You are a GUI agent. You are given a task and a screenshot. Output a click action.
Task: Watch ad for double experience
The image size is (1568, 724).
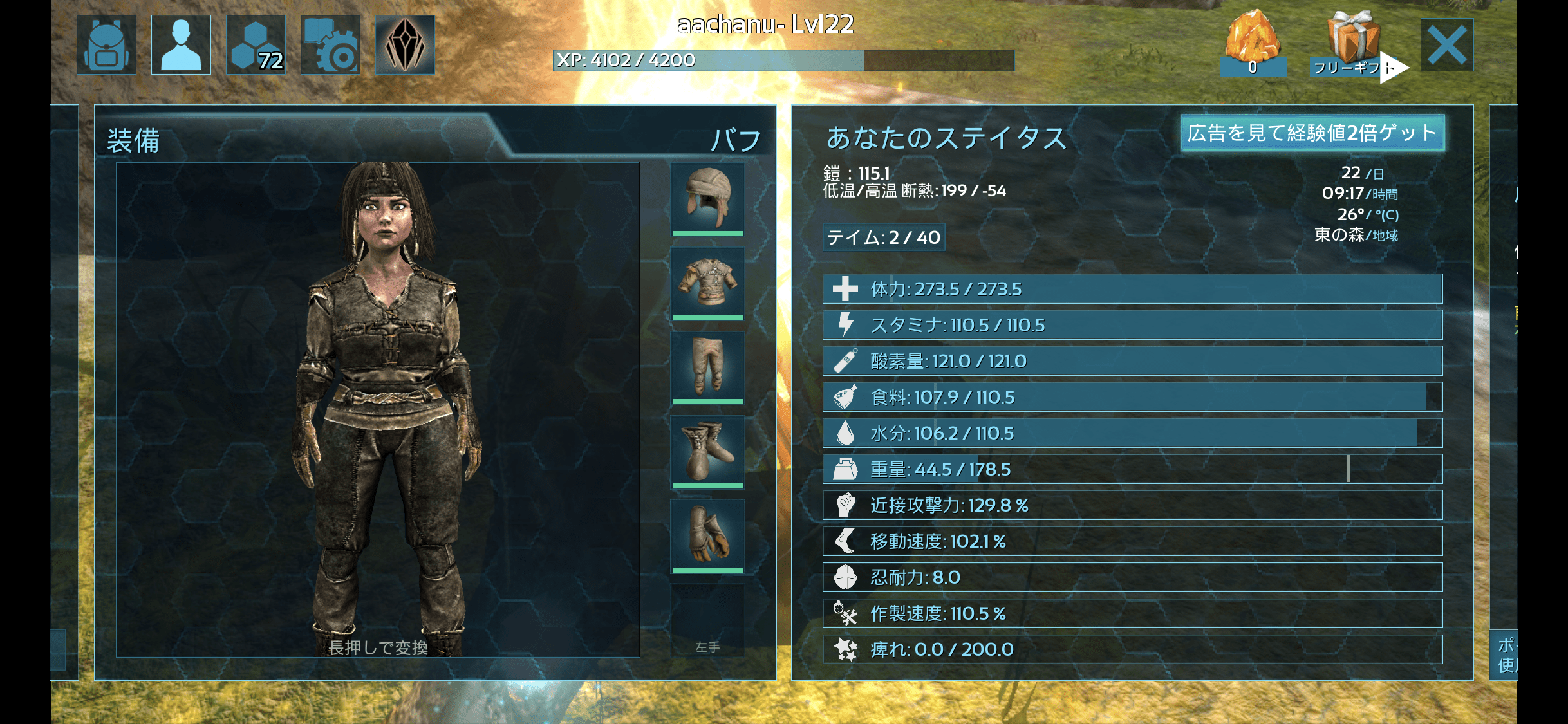pyautogui.click(x=1312, y=133)
